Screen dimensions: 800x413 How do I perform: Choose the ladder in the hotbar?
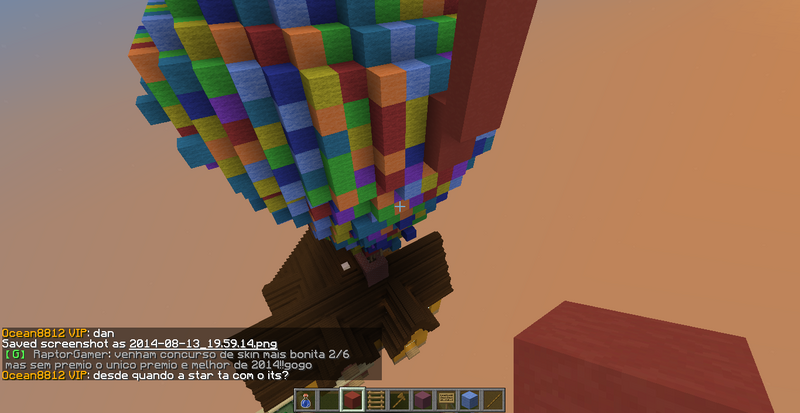coord(375,400)
